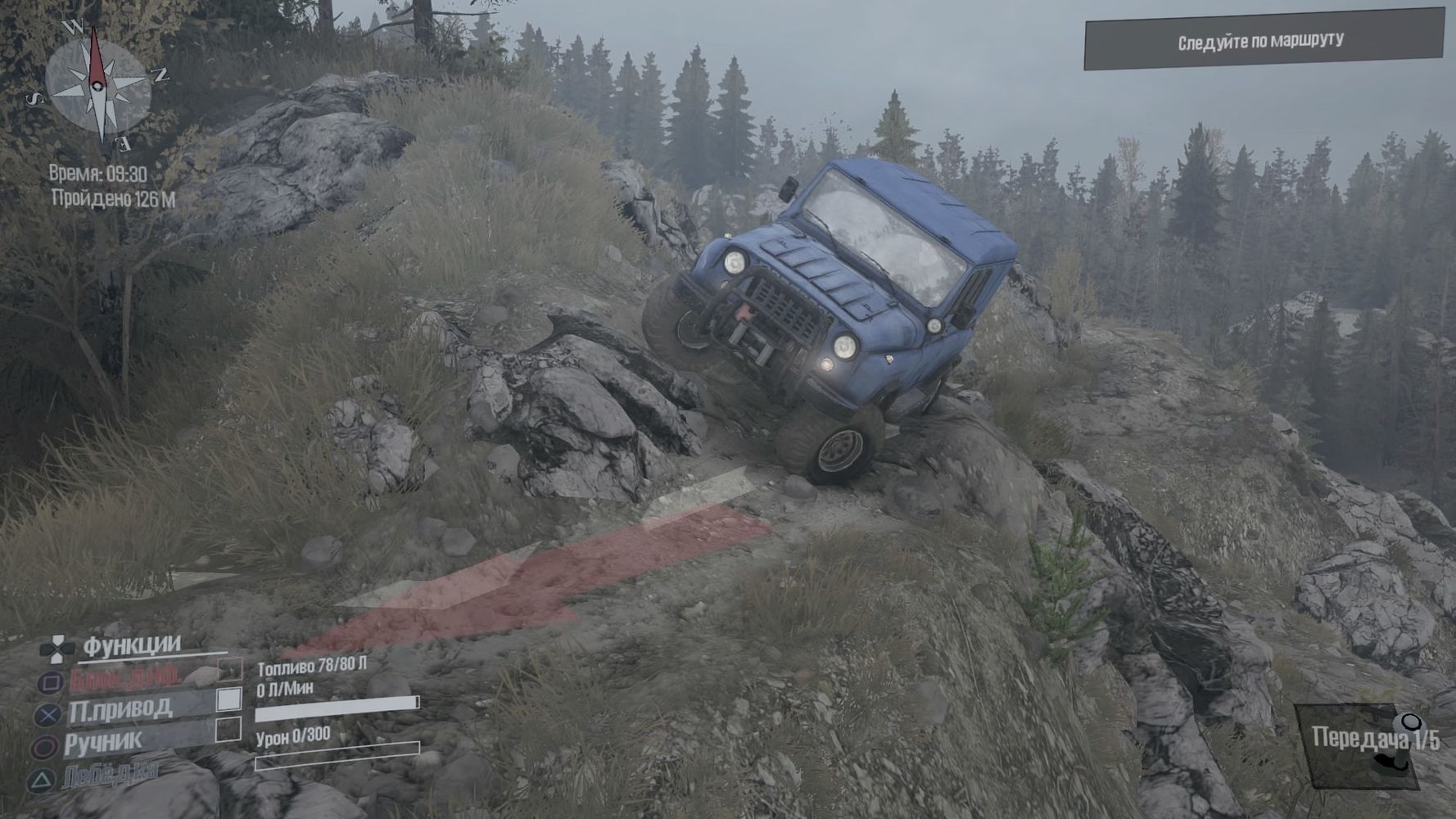
Task: Tick the Ручник handbrake checkbox
Action: click(228, 729)
